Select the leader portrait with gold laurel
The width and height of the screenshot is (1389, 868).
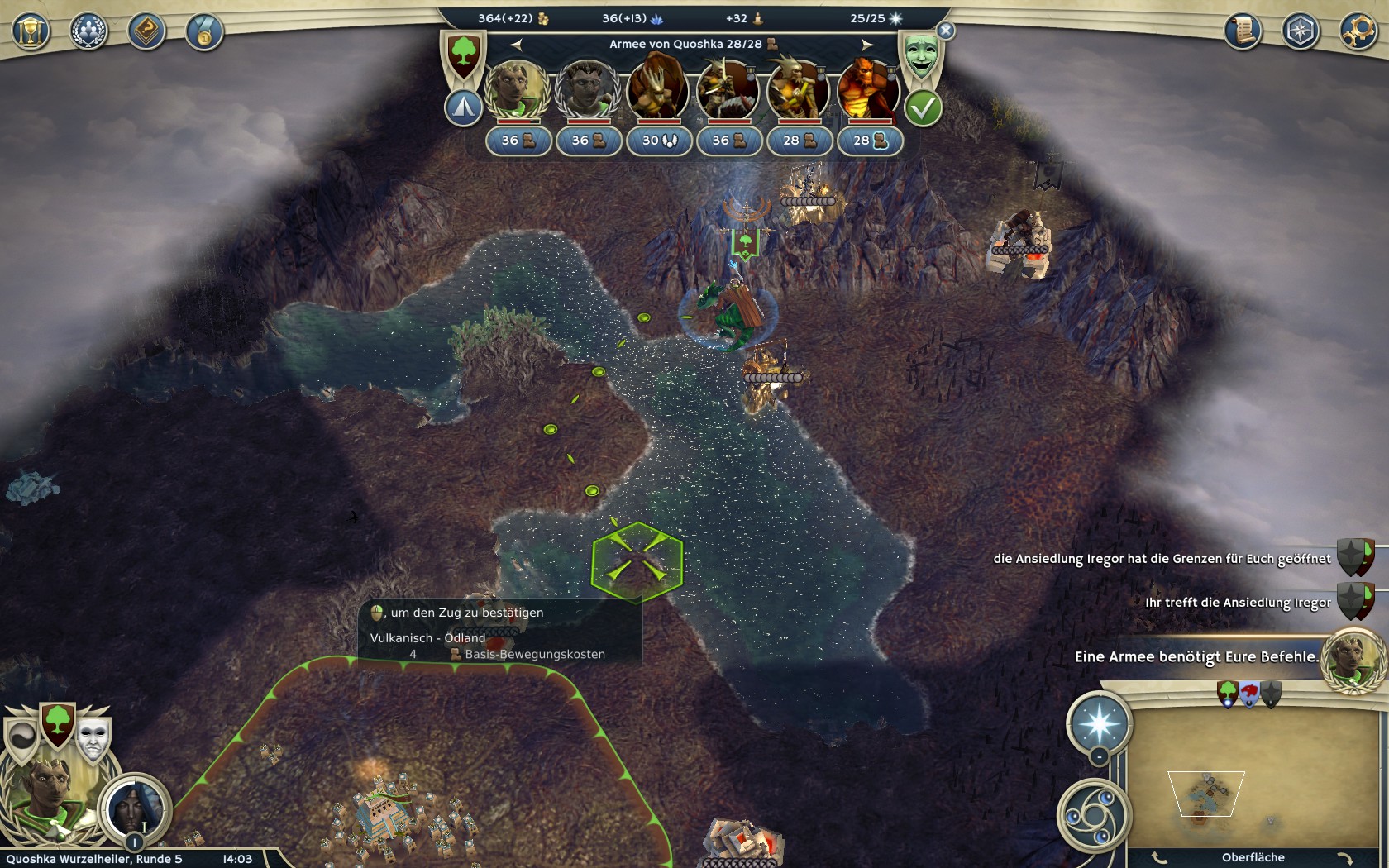pos(518,89)
